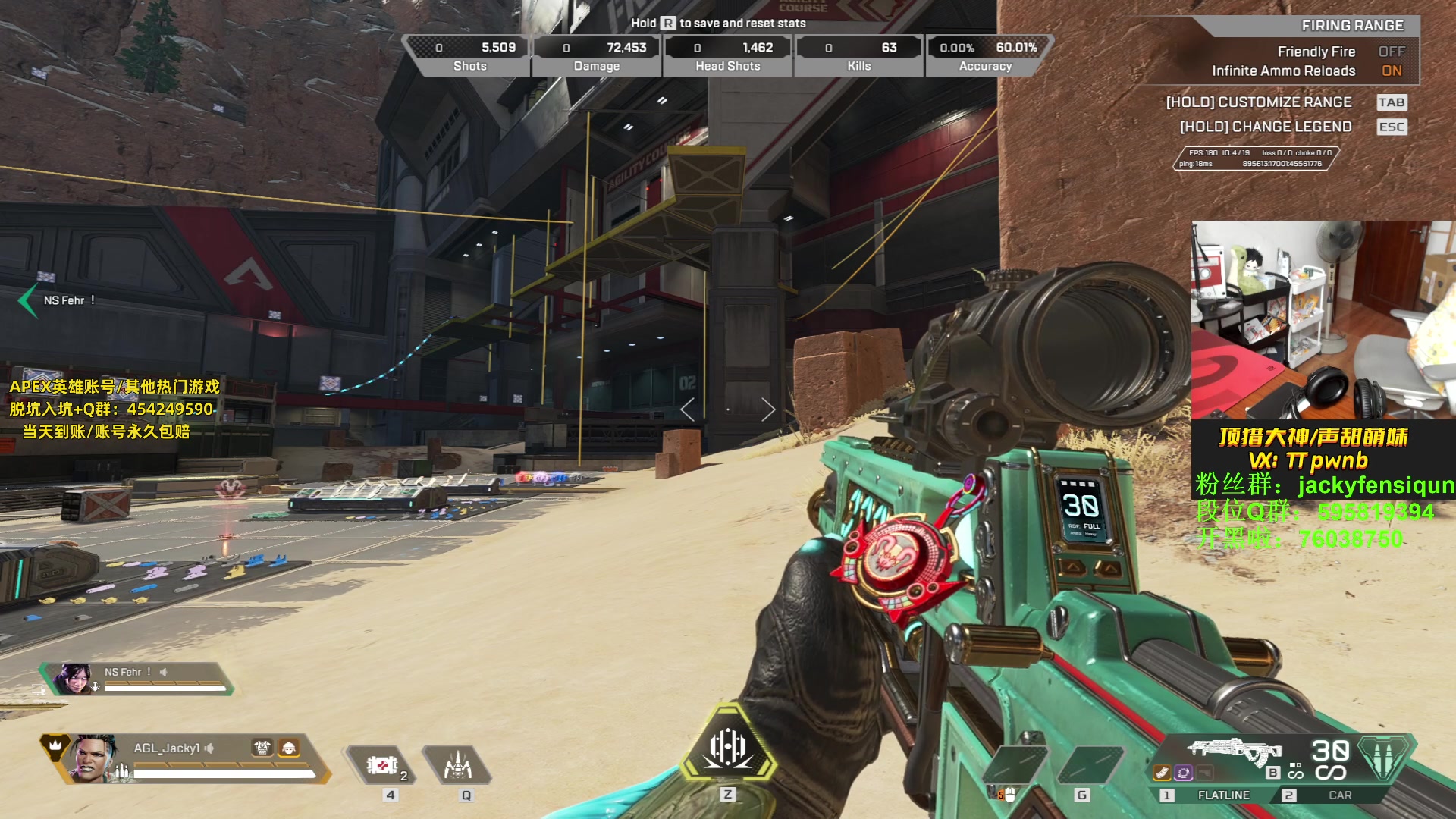The height and width of the screenshot is (819, 1456).
Task: Click the streamer webcam overlay
Action: point(1323,319)
